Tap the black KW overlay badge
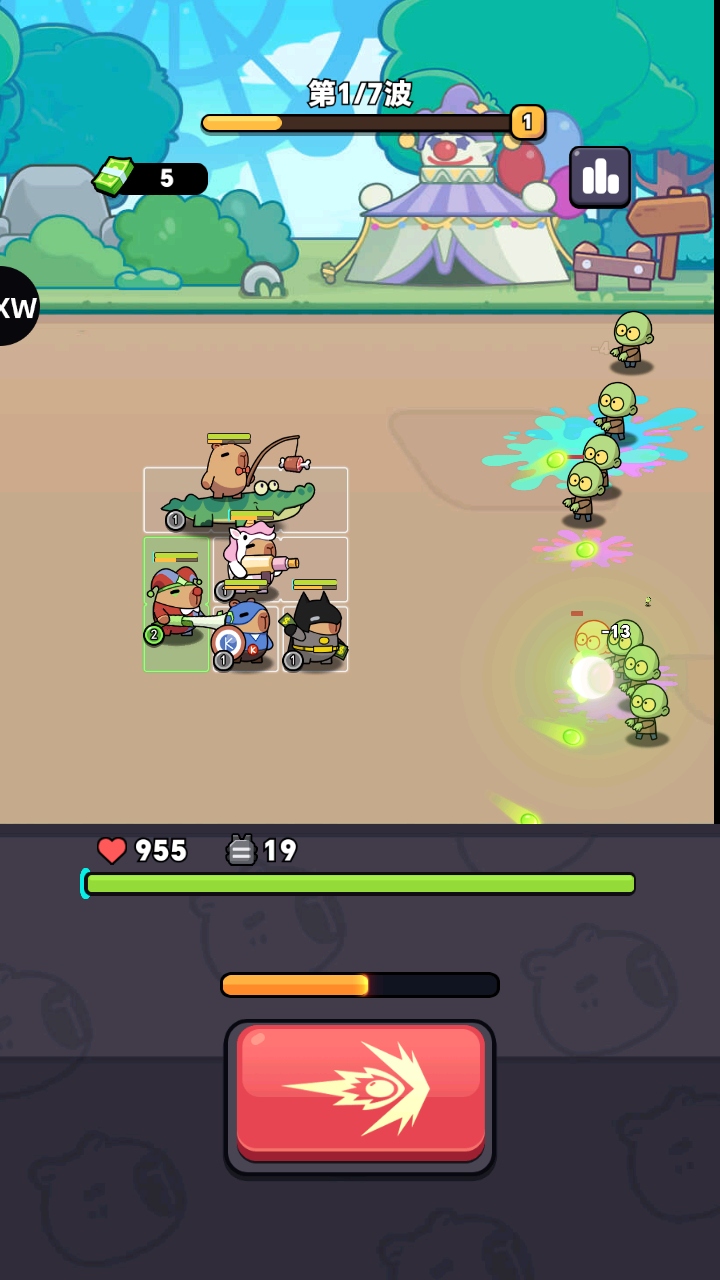The height and width of the screenshot is (1280, 720). coord(17,306)
